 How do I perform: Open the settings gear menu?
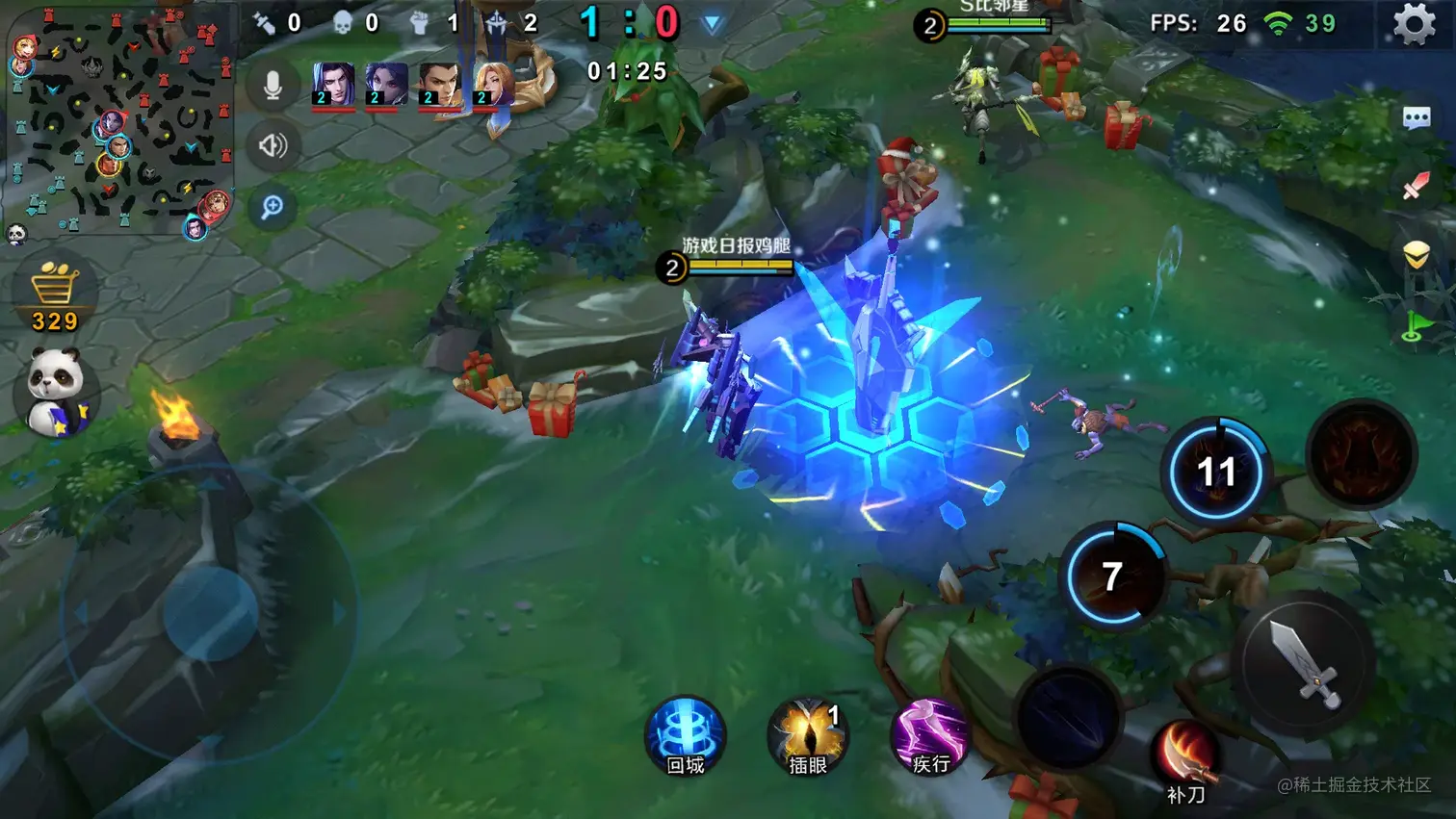point(1414,24)
